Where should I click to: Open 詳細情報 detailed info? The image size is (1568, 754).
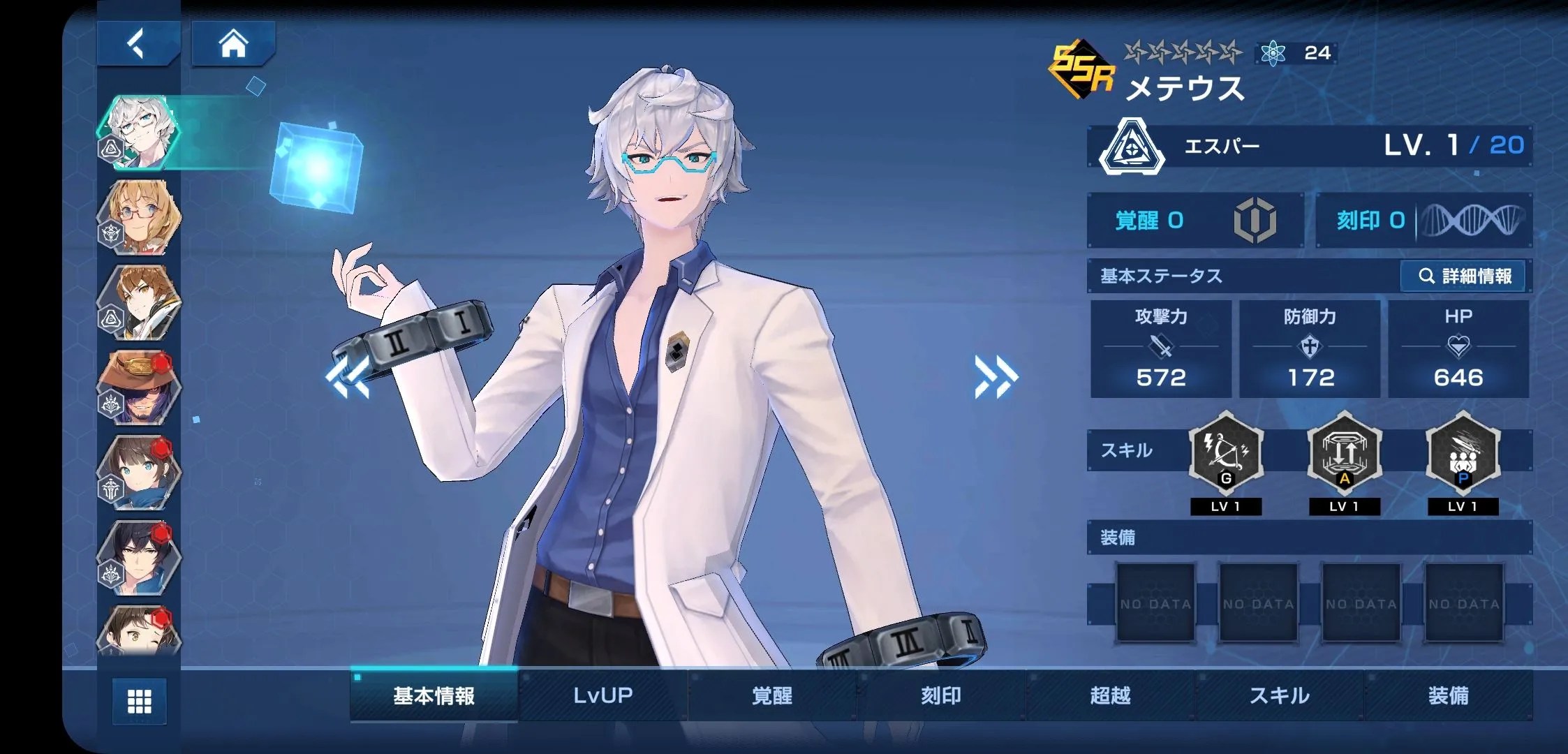tap(1464, 276)
